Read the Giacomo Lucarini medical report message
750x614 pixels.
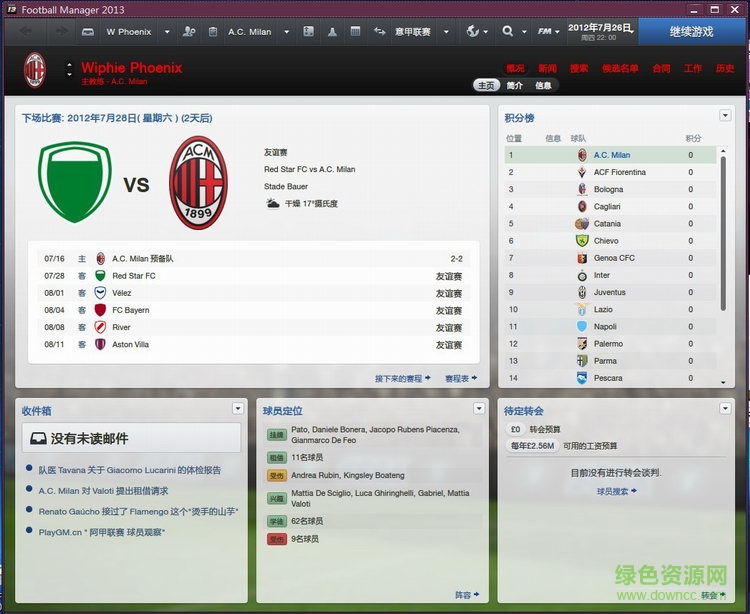pos(130,470)
